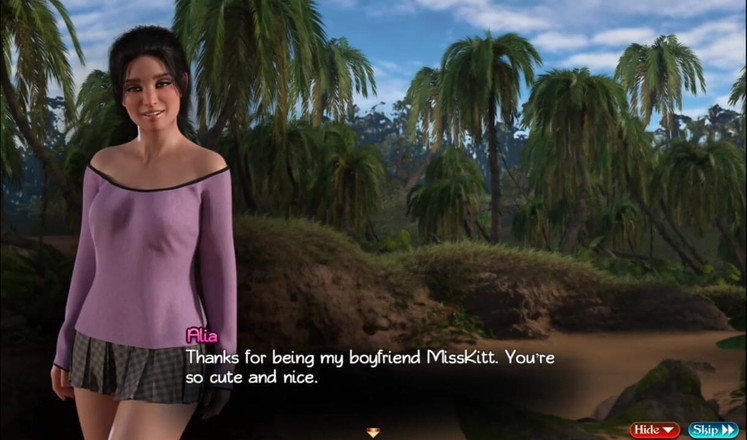Hide the dialogue box with Hide button
Screen dimensions: 747x440
(654, 430)
